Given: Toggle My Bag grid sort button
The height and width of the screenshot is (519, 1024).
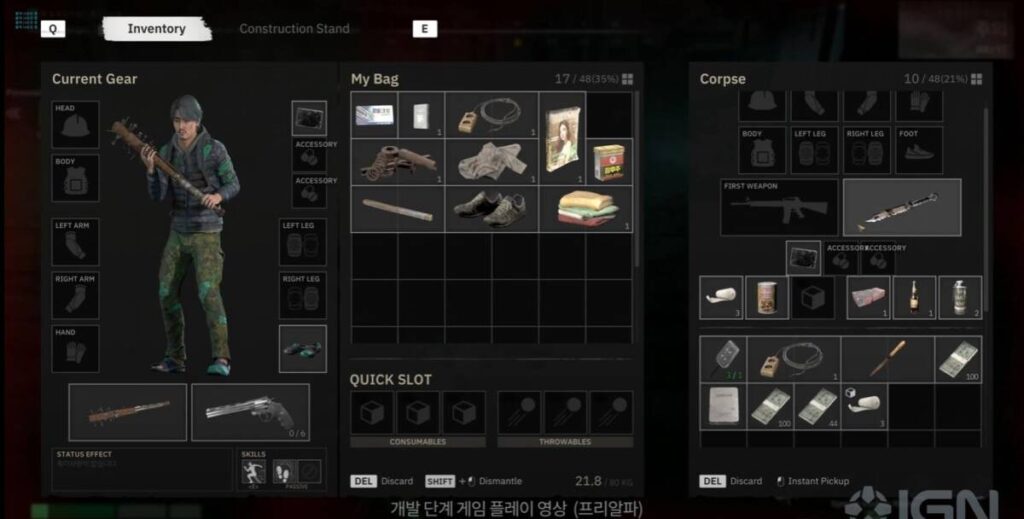Looking at the screenshot, I should click(627, 79).
